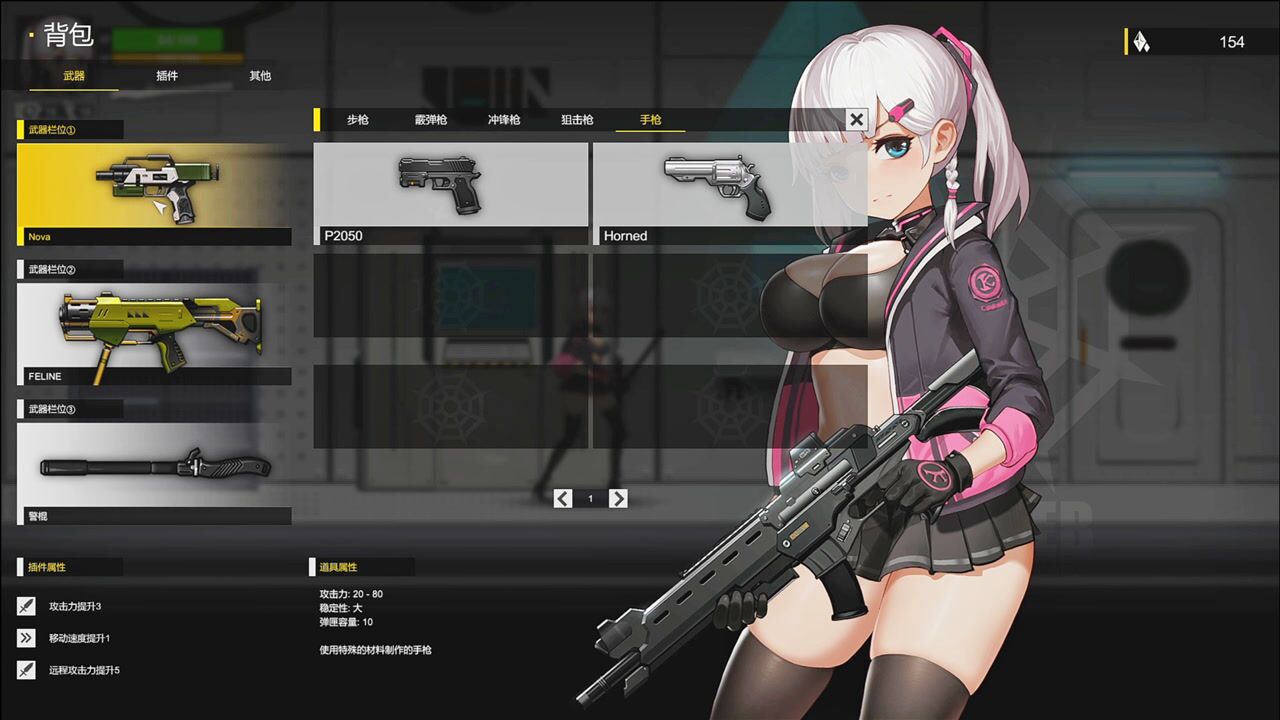Select the 手枪 pistol category

tap(650, 120)
